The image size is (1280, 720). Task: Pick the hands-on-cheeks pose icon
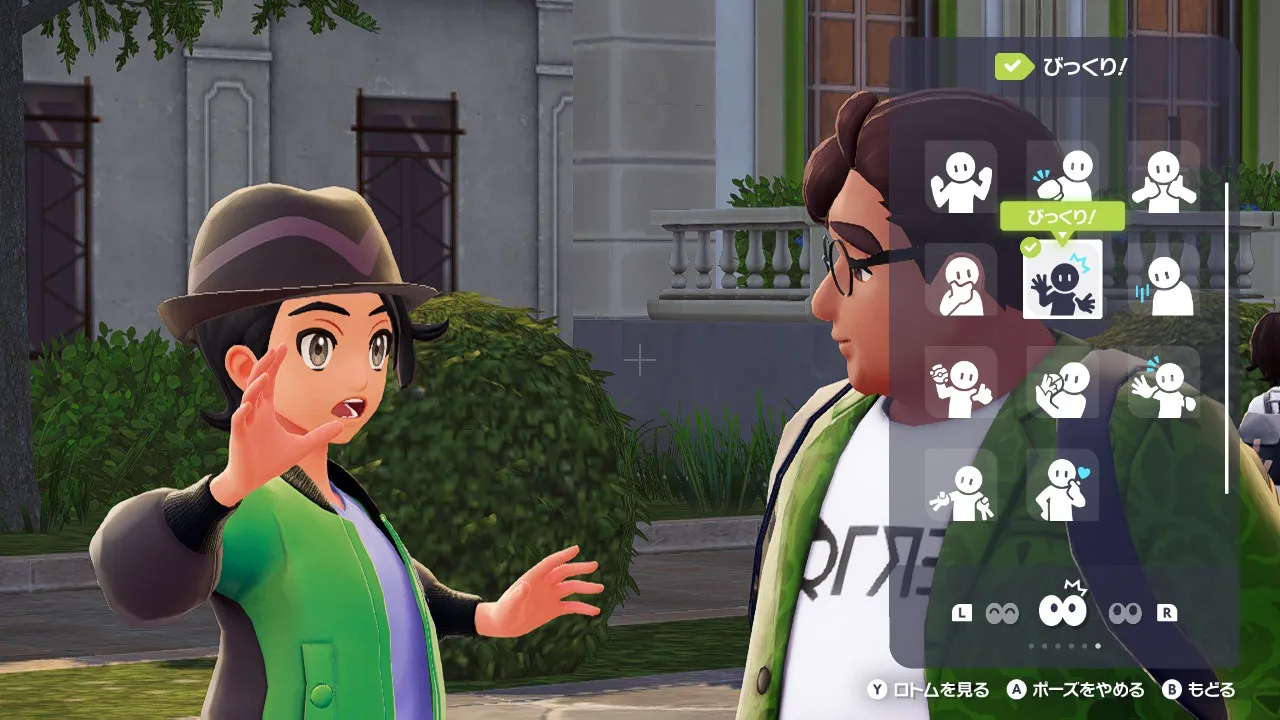[x=1164, y=177]
